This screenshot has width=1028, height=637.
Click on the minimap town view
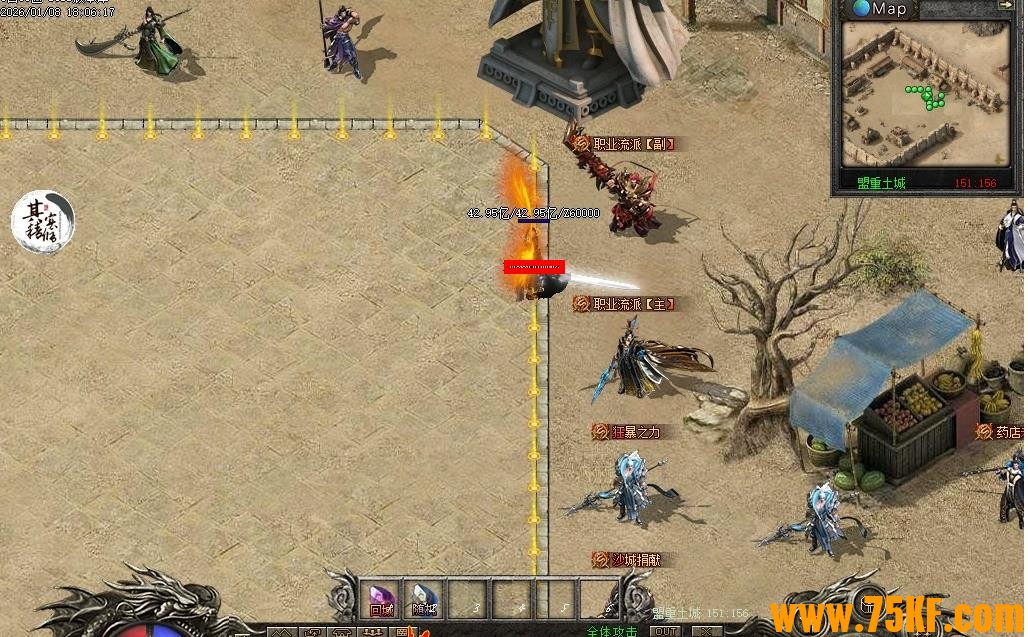pos(923,95)
